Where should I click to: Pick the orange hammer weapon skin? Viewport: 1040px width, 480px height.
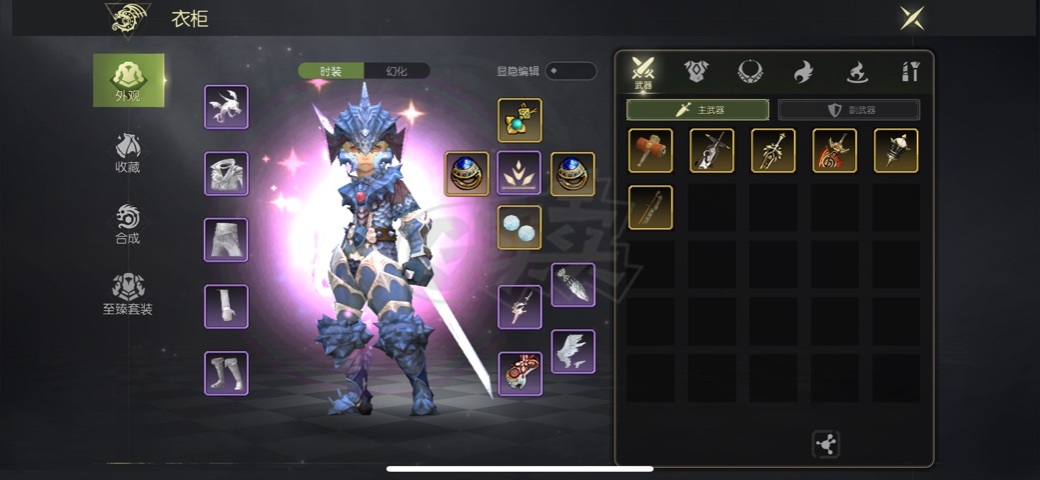pos(650,150)
